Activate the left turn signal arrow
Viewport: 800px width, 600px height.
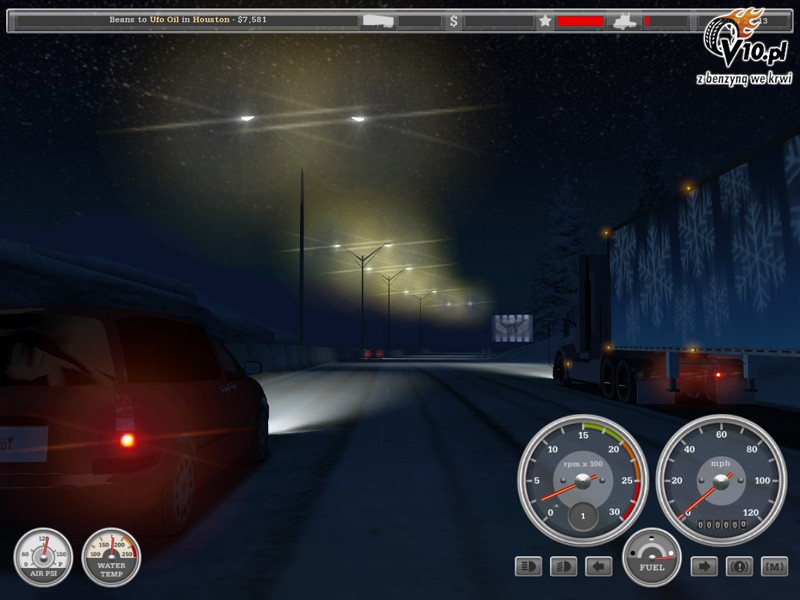[x=598, y=567]
